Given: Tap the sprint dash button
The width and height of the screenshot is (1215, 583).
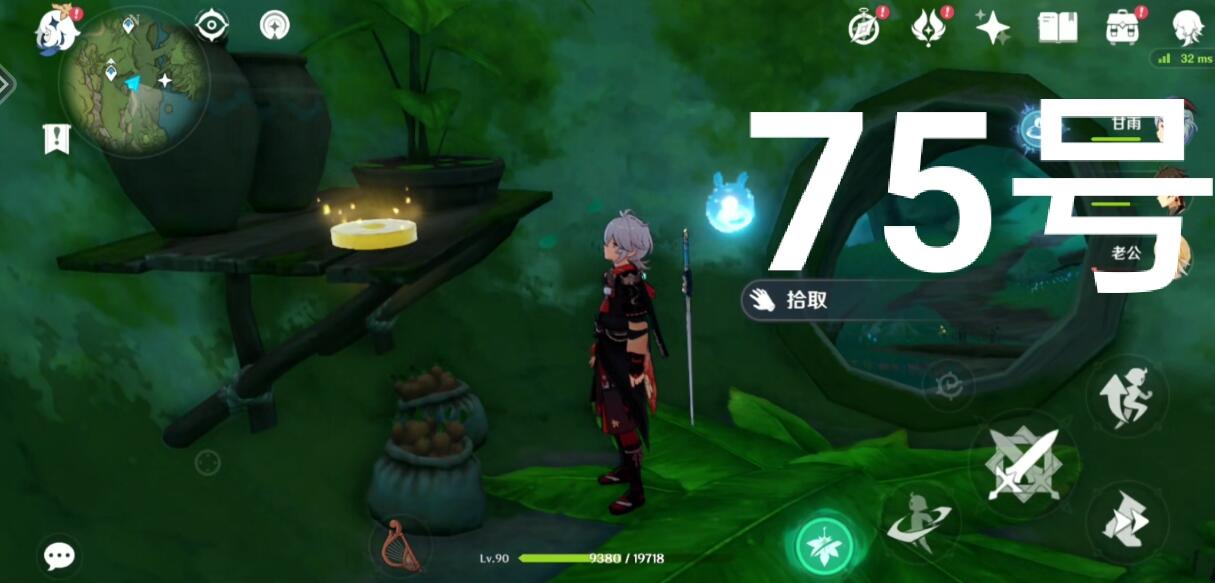Looking at the screenshot, I should point(1127,519).
